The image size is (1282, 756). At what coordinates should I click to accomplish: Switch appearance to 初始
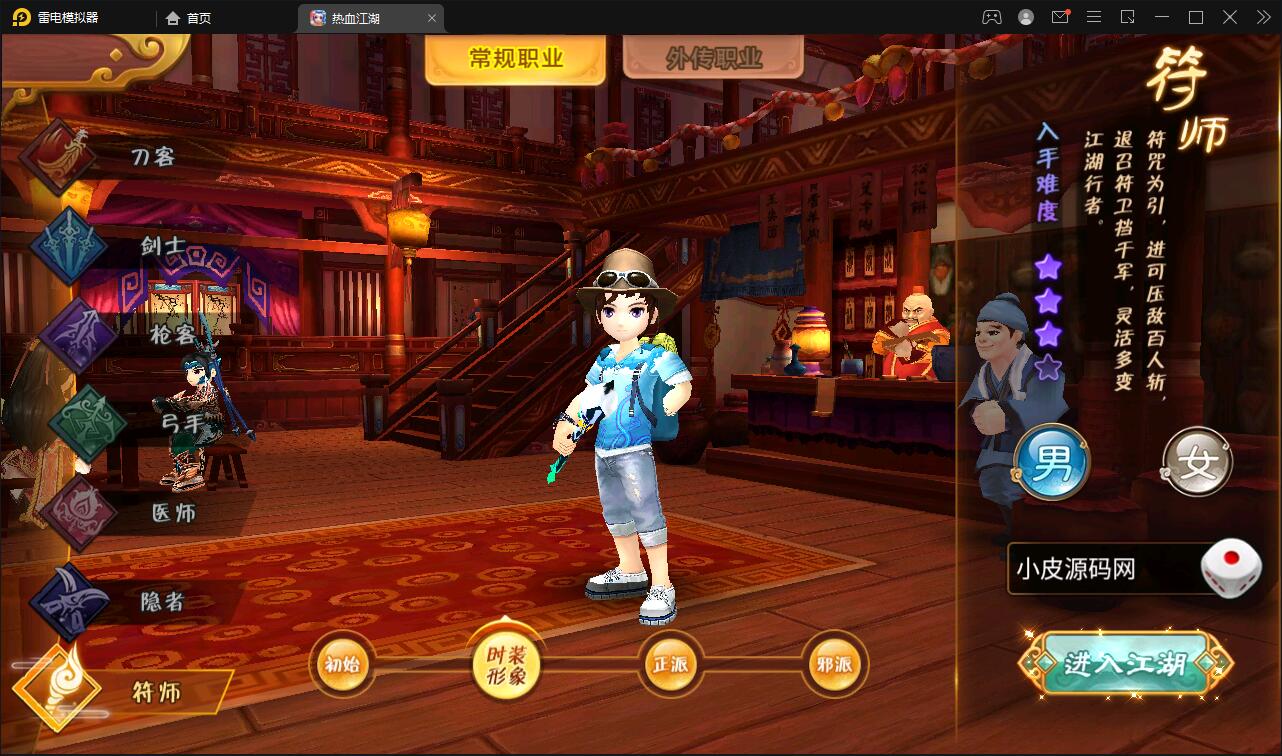click(x=342, y=663)
